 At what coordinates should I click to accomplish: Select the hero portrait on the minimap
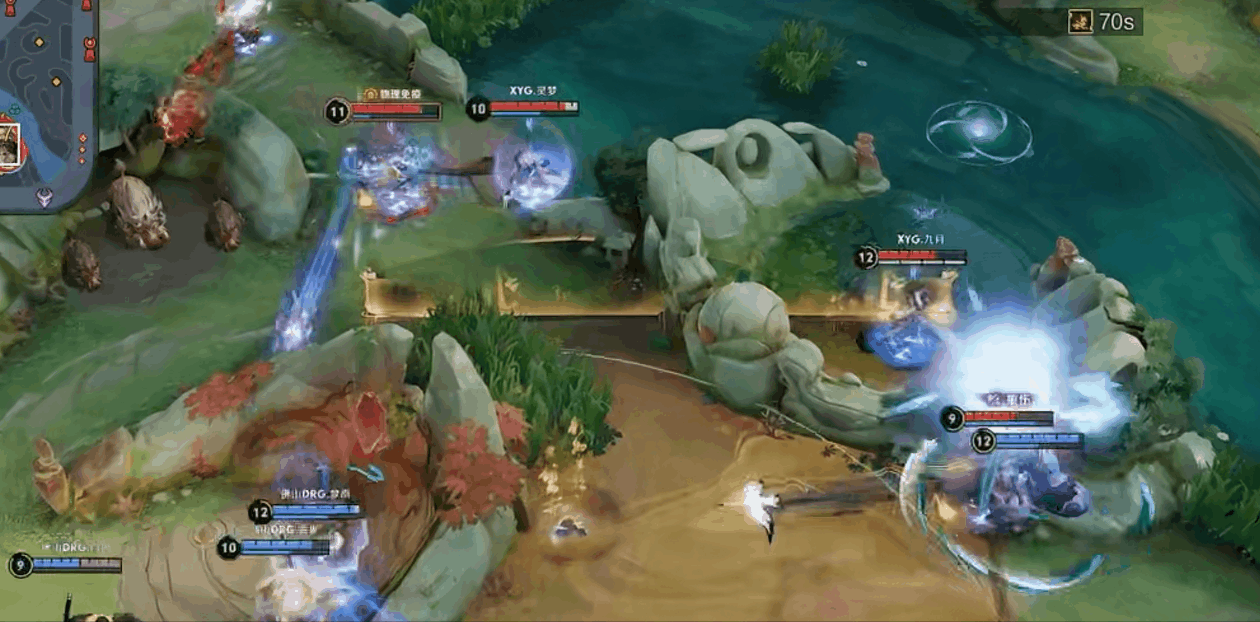(10, 146)
